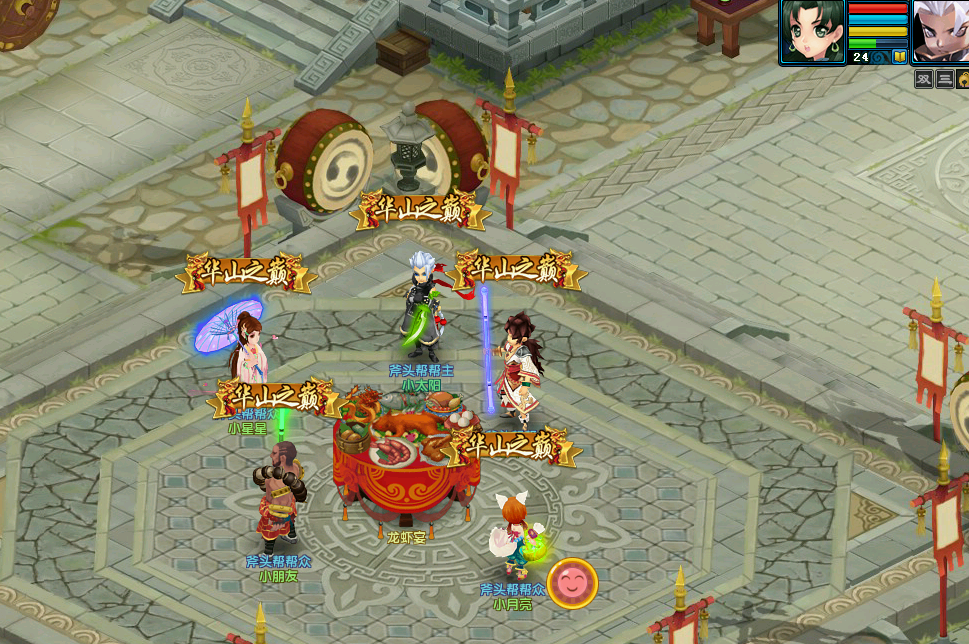The image size is (969, 644).
Task: Select the white-haired teammate portrait
Action: 941,30
